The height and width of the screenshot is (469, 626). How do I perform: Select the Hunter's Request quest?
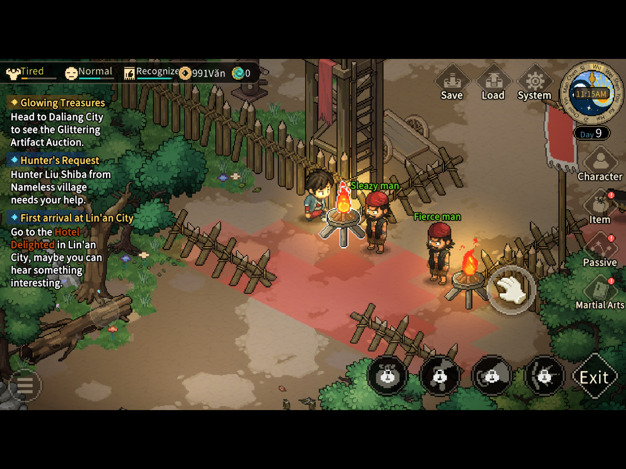[x=59, y=160]
